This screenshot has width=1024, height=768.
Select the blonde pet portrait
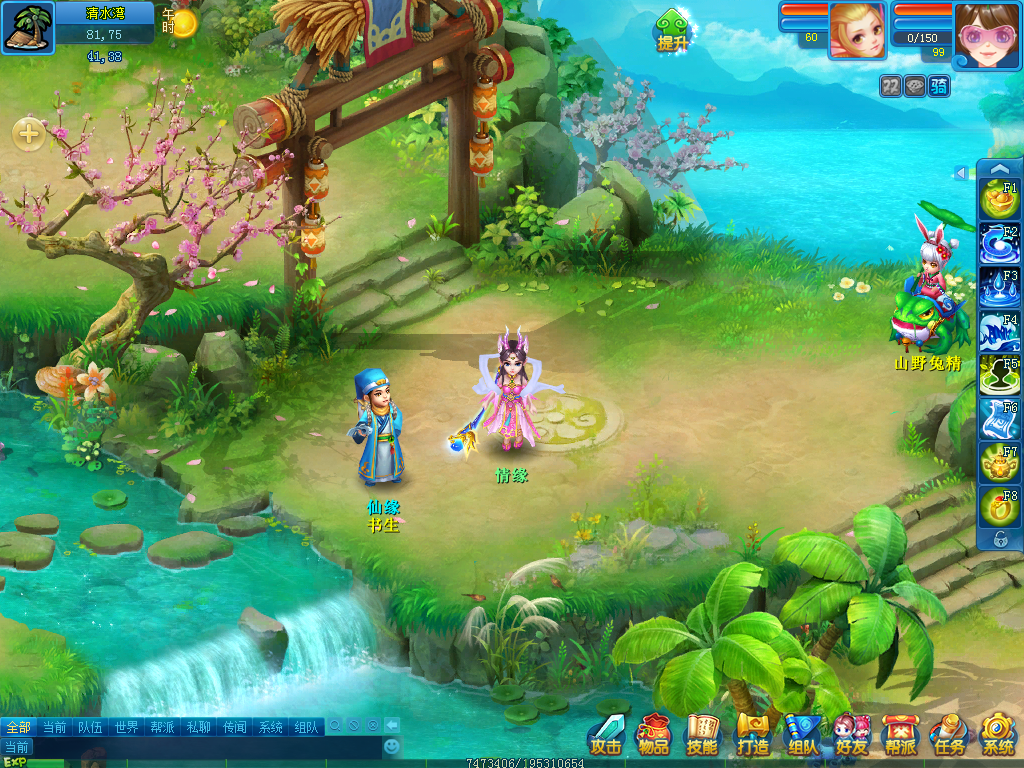pyautogui.click(x=857, y=30)
